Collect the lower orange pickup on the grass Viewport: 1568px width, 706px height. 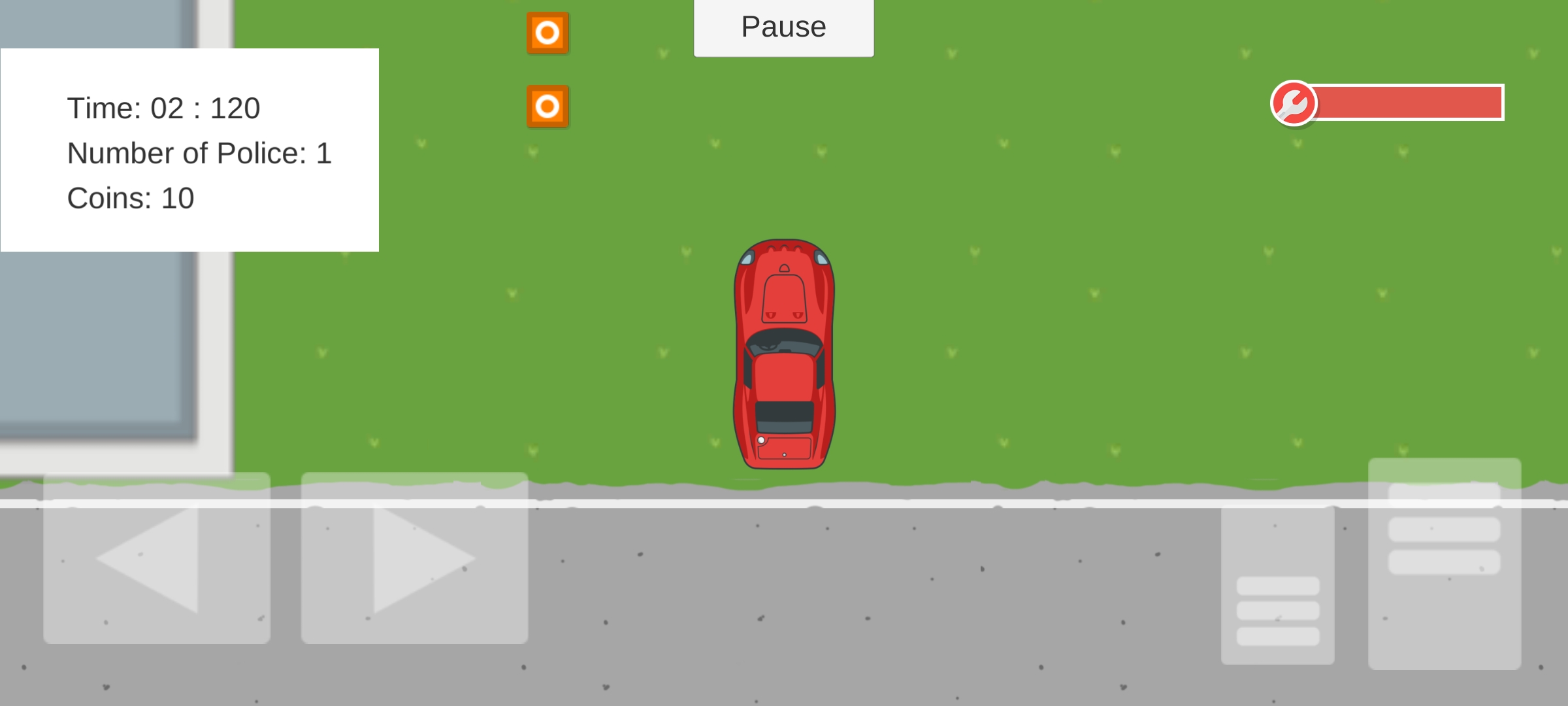[x=547, y=105]
